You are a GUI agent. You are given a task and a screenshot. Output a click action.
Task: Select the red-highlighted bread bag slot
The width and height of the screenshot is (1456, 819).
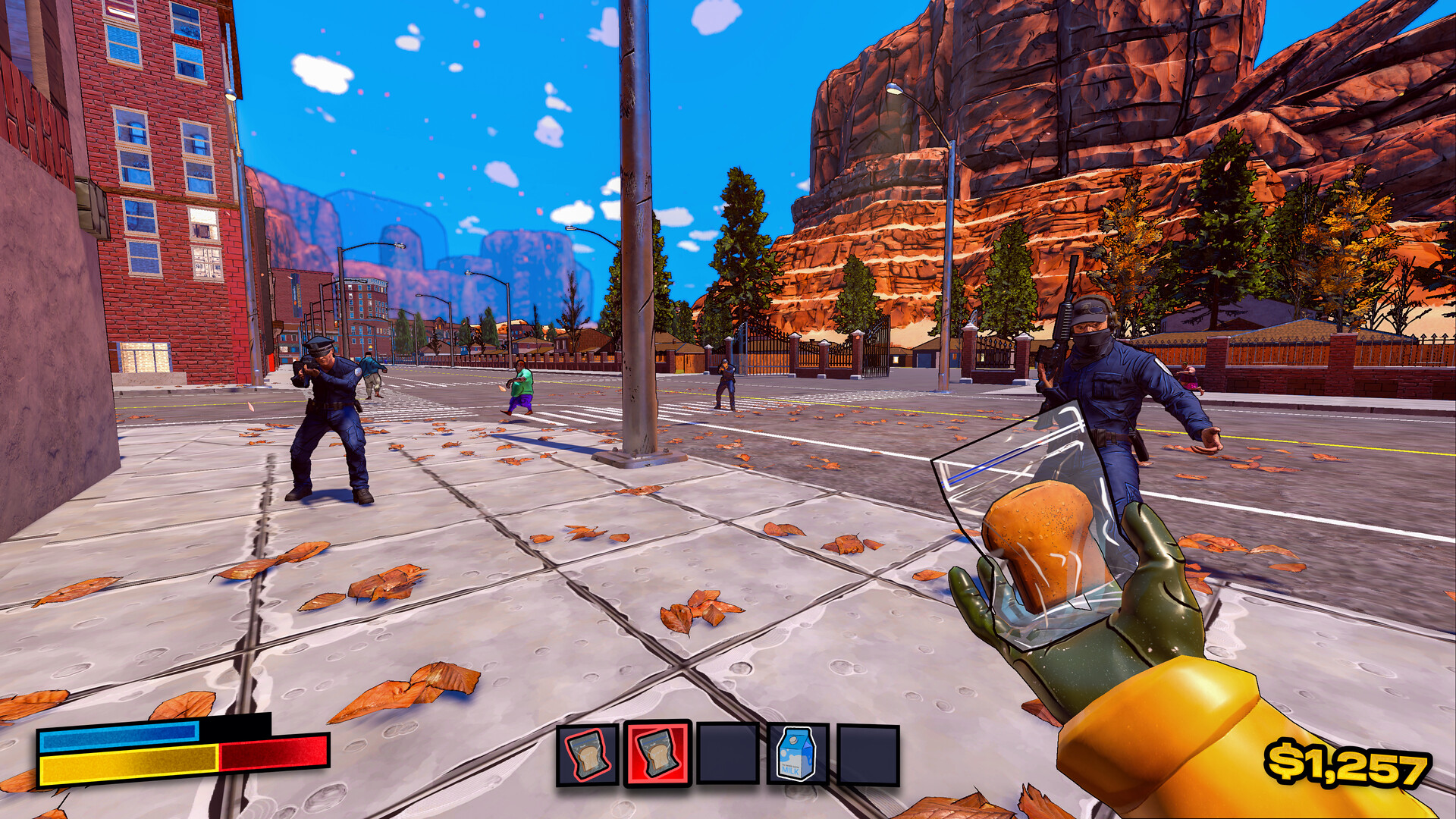coord(657,754)
